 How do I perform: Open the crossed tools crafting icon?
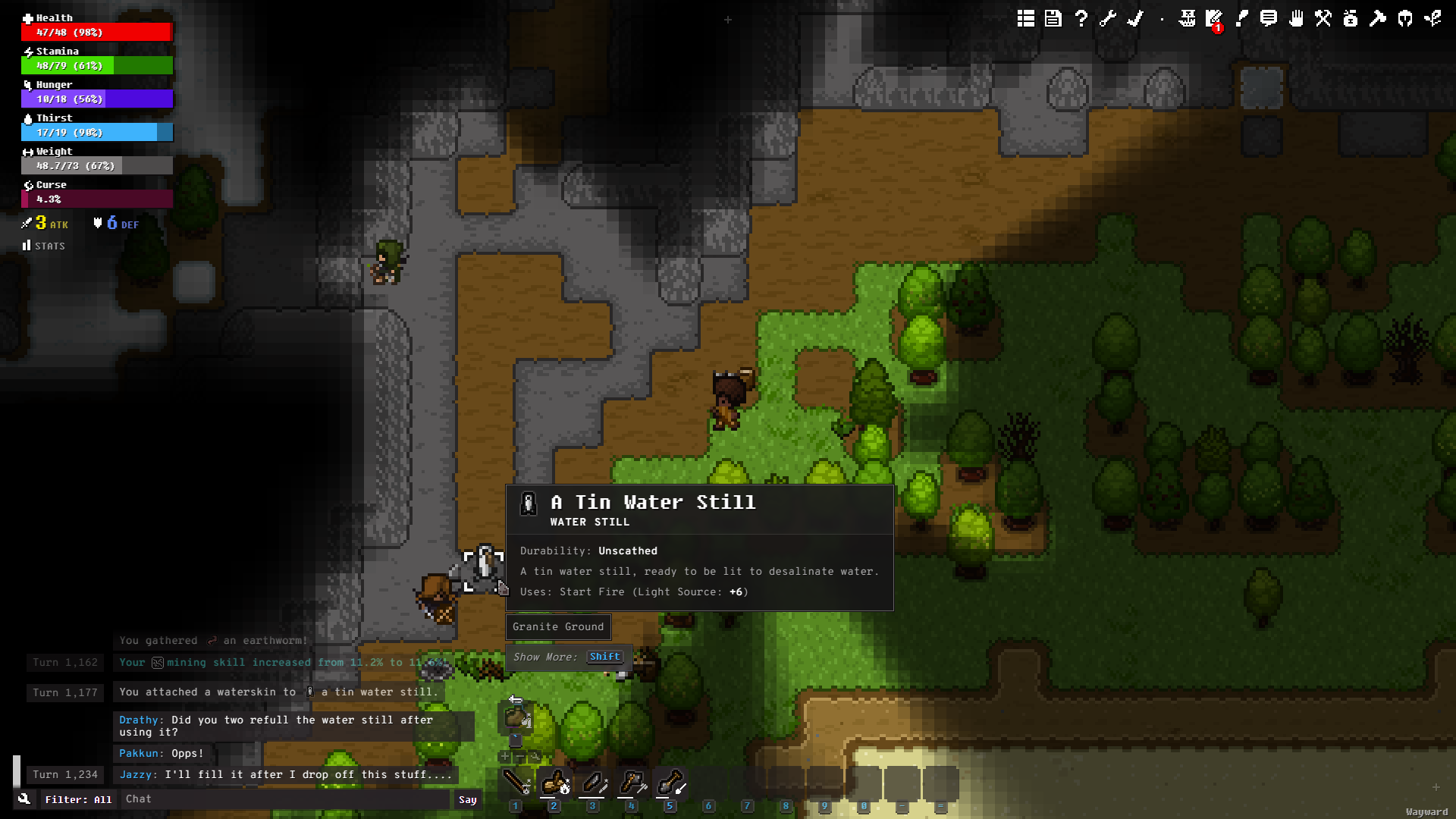click(1323, 18)
